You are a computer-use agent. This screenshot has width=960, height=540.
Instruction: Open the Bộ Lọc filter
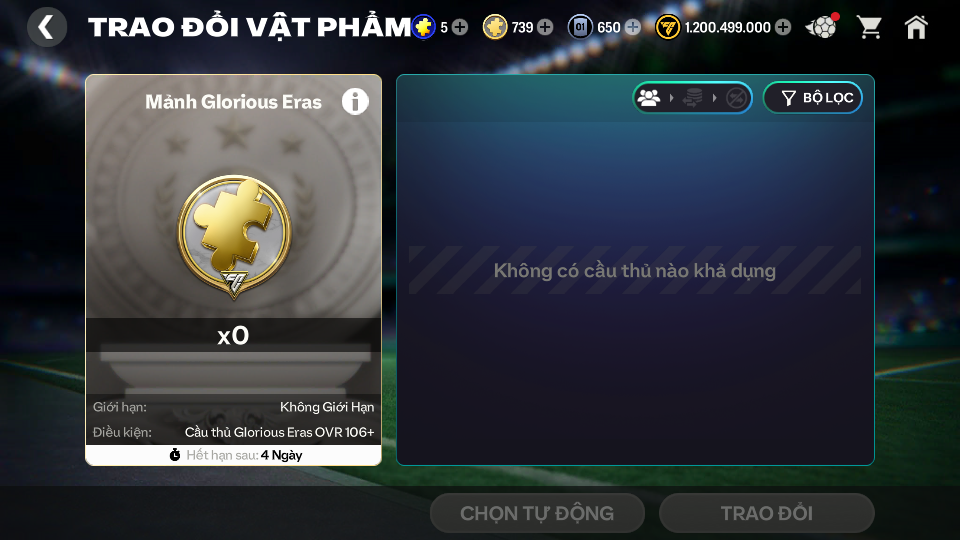tap(812, 98)
